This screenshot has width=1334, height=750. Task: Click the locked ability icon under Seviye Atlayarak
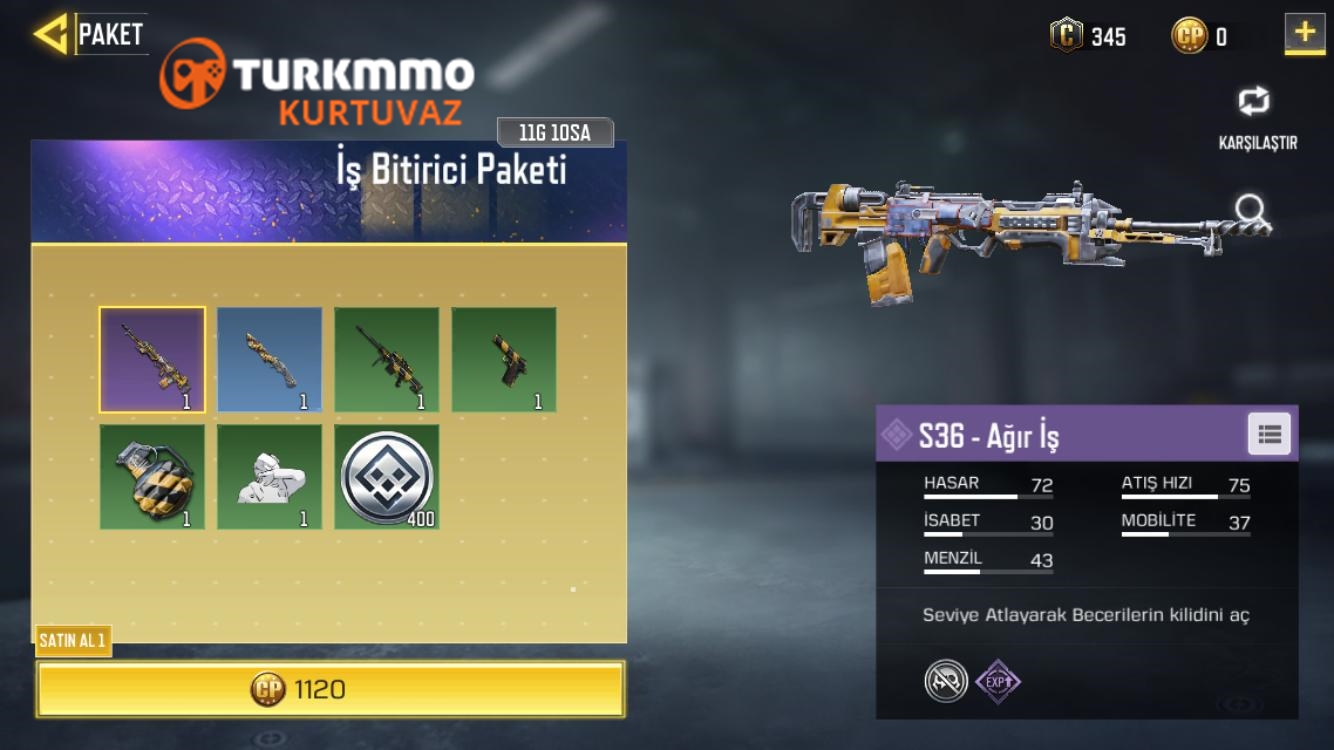[944, 681]
